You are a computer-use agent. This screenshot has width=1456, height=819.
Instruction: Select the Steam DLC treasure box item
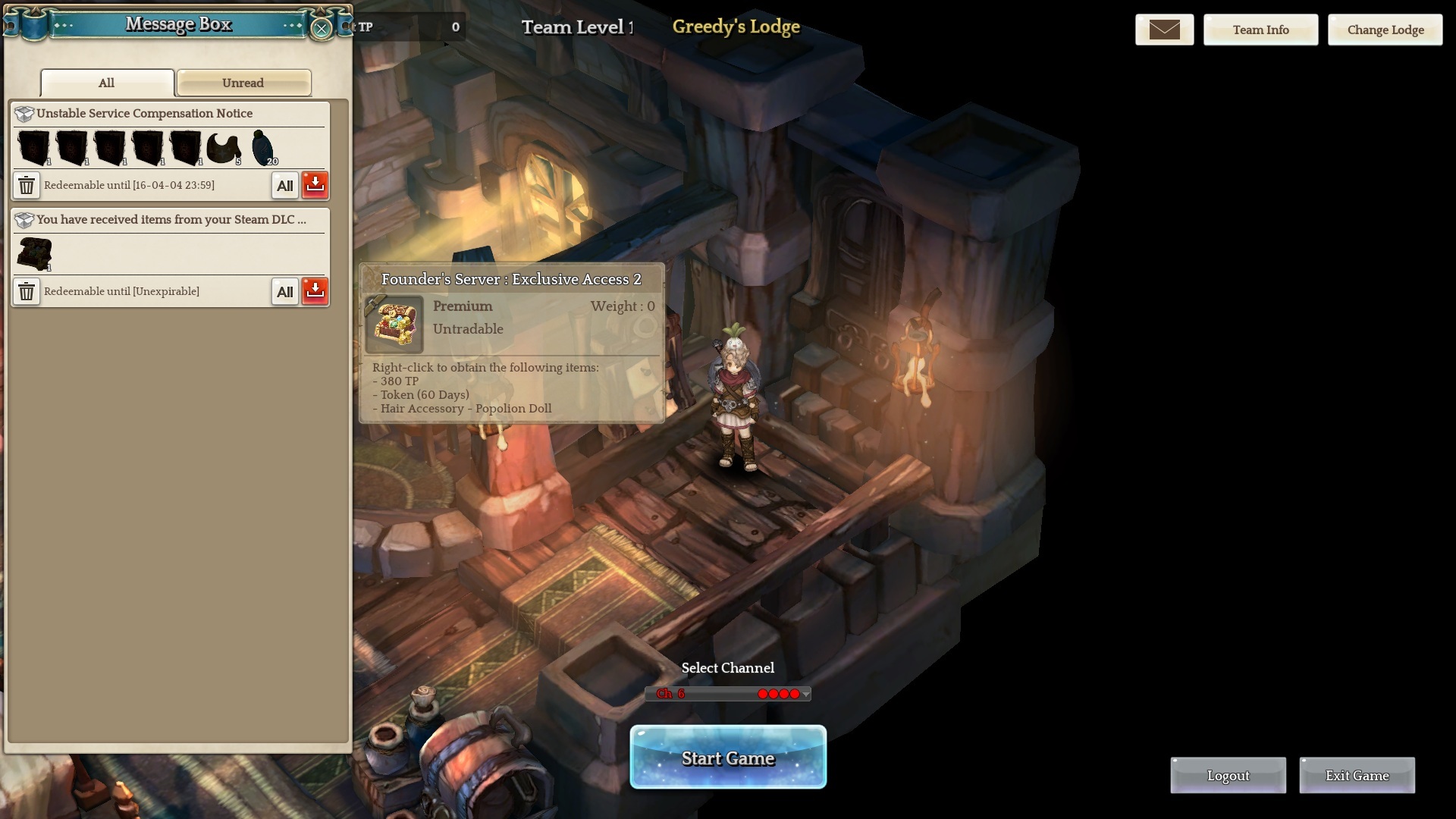pos(34,253)
